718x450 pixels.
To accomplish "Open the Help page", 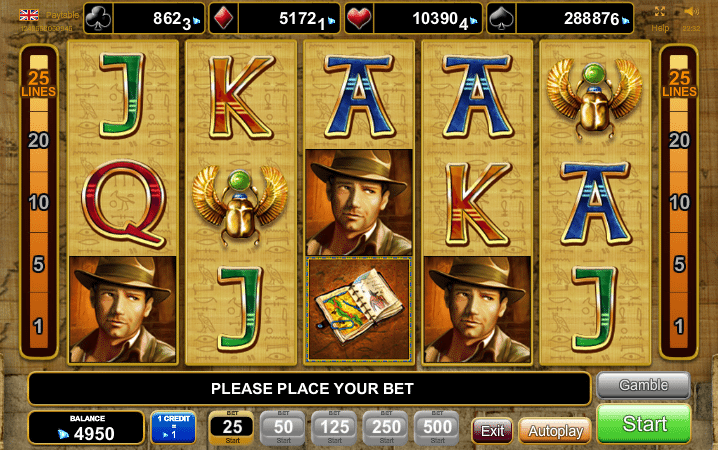I will (x=660, y=28).
